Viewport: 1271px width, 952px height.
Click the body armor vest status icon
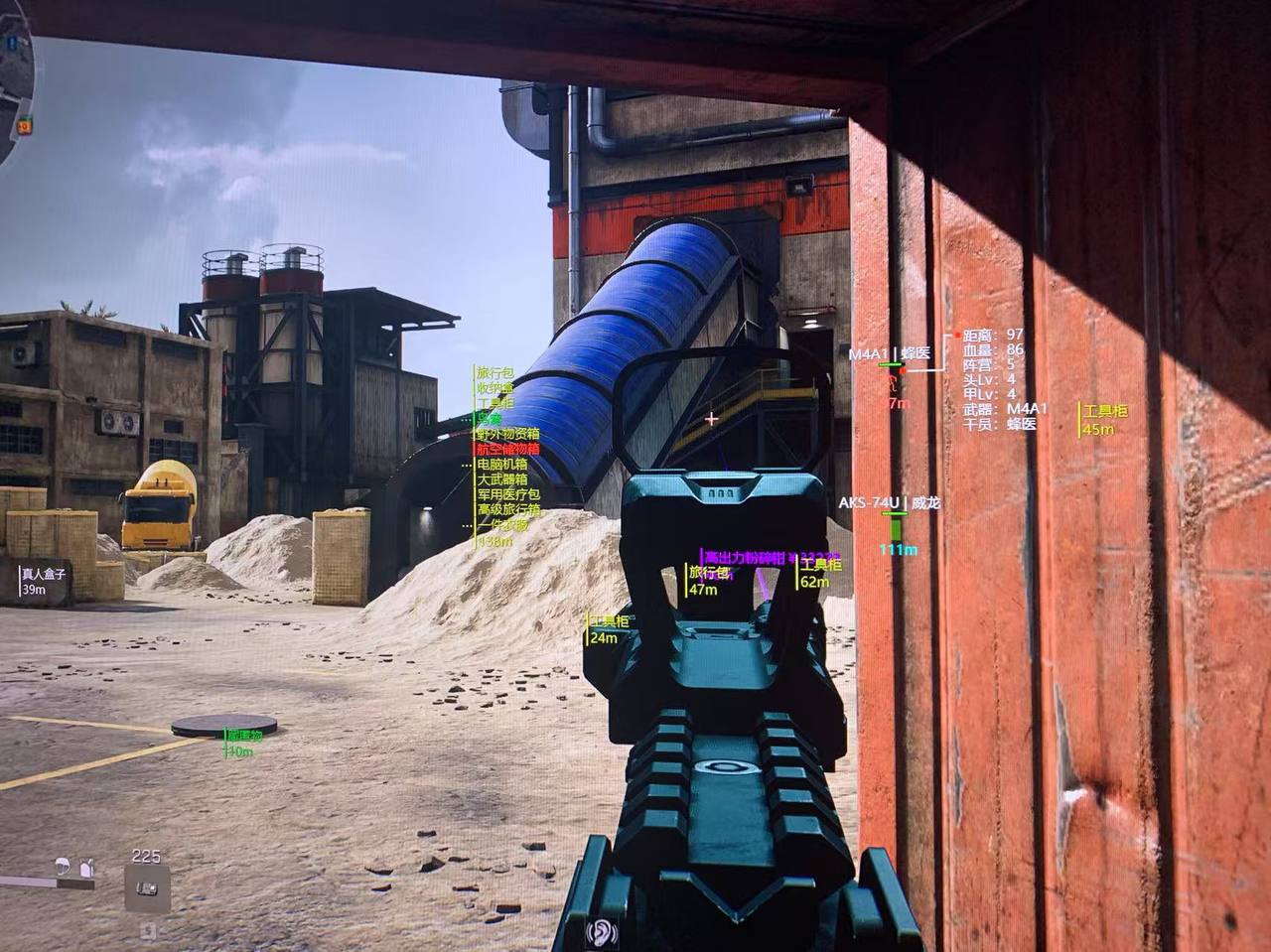(x=86, y=866)
